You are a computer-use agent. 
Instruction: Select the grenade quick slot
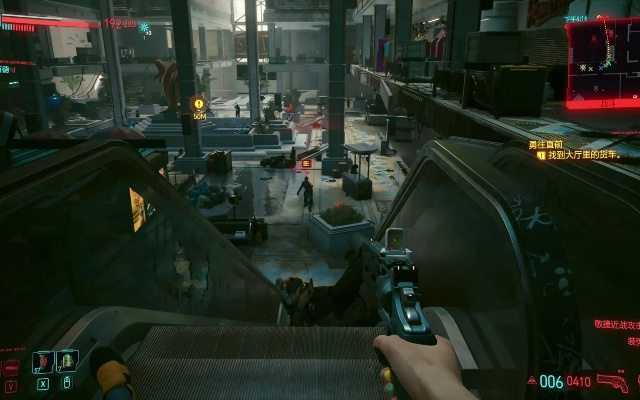tap(42, 361)
